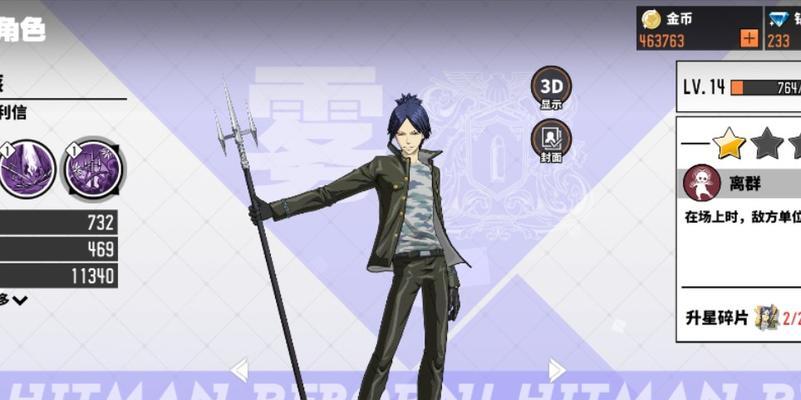801x400 pixels.
Task: Open the 升星碎片 shard item
Action: pos(767,317)
